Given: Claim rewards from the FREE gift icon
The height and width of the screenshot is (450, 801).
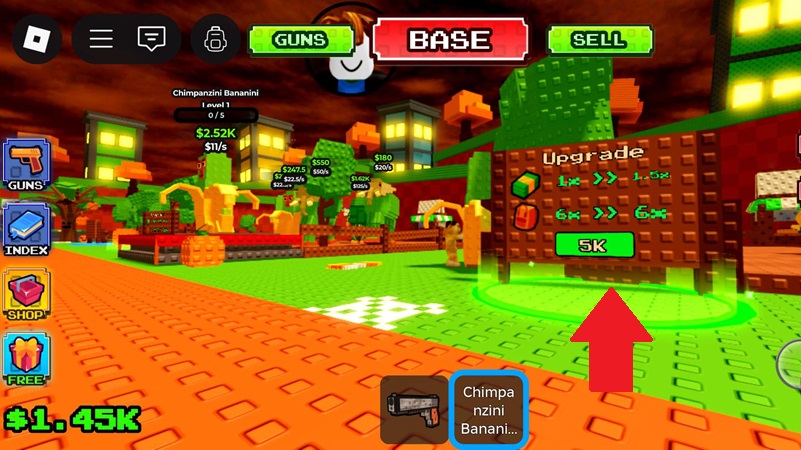Looking at the screenshot, I should [x=26, y=359].
